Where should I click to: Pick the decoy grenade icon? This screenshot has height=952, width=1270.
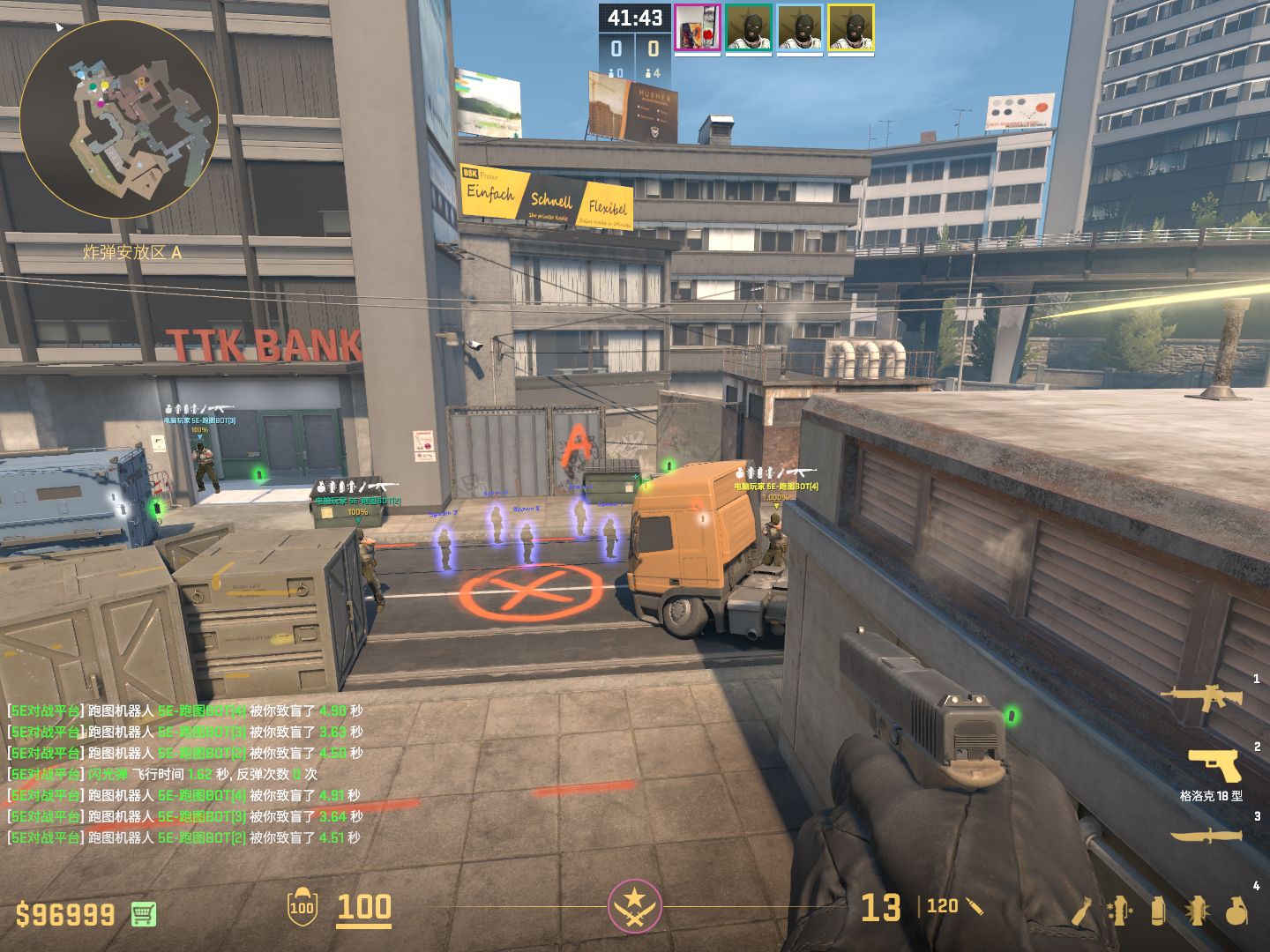click(1119, 911)
